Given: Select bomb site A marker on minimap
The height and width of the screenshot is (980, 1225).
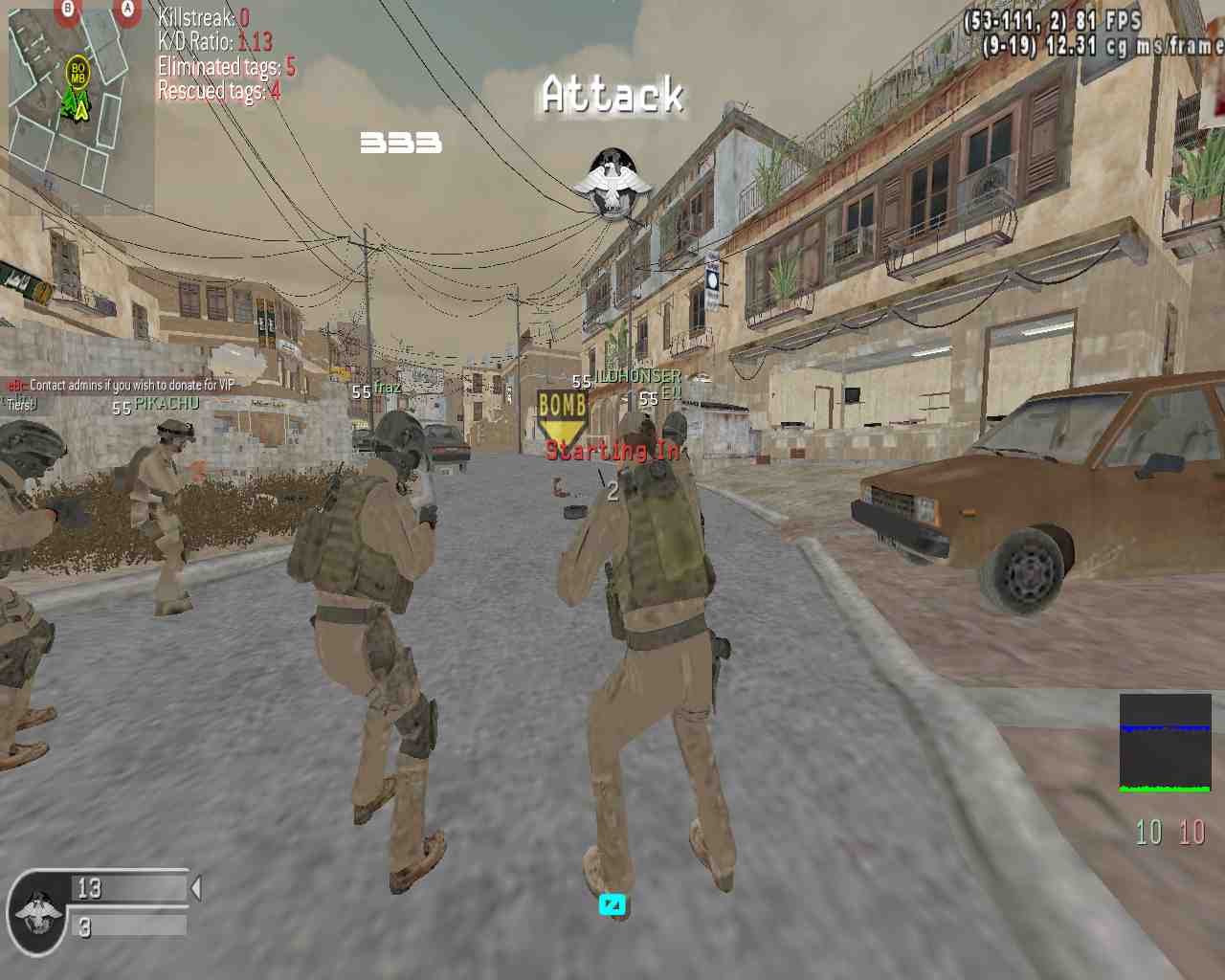Looking at the screenshot, I should pos(126,9).
